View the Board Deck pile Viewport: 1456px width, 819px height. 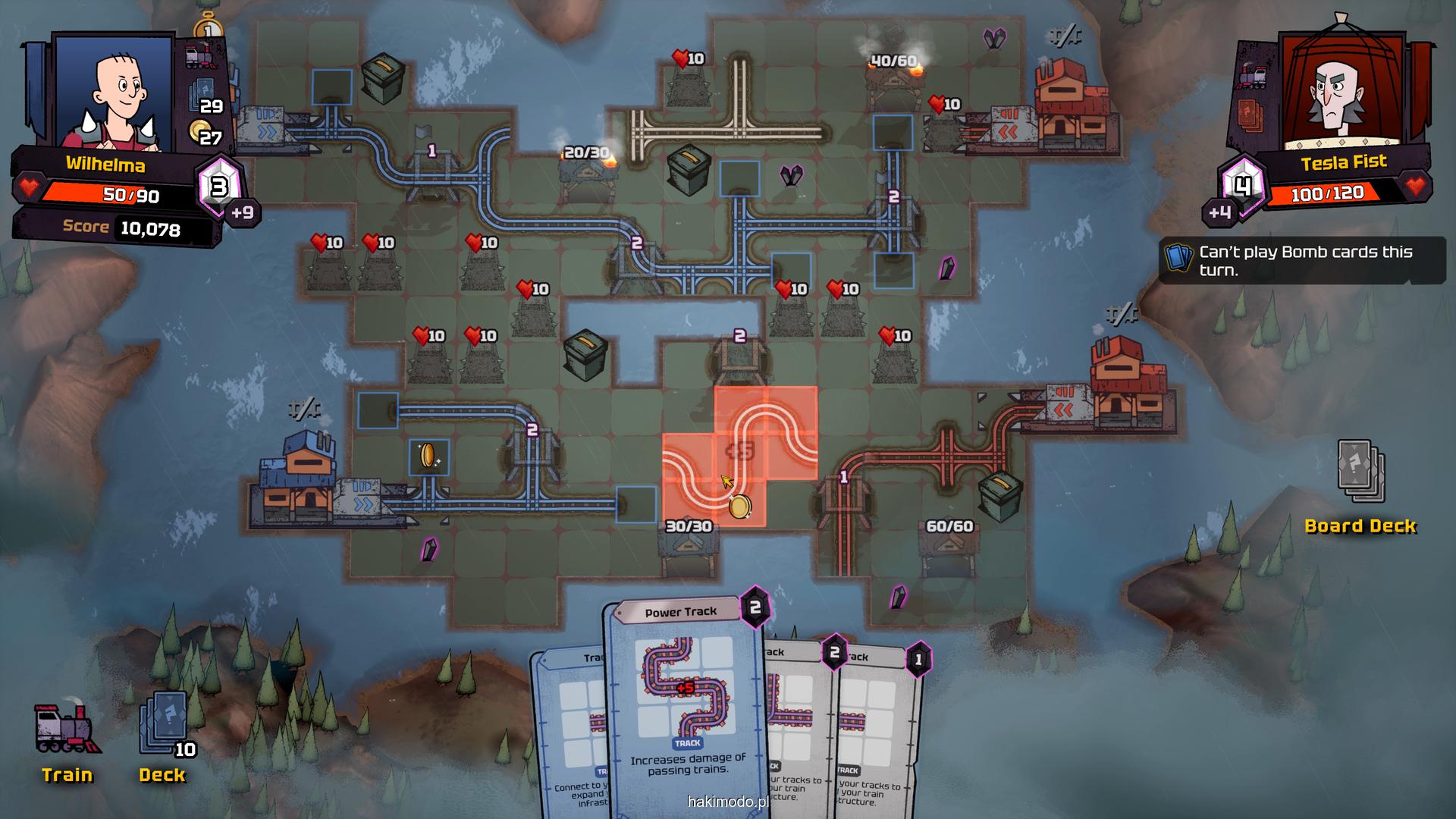coord(1360,472)
